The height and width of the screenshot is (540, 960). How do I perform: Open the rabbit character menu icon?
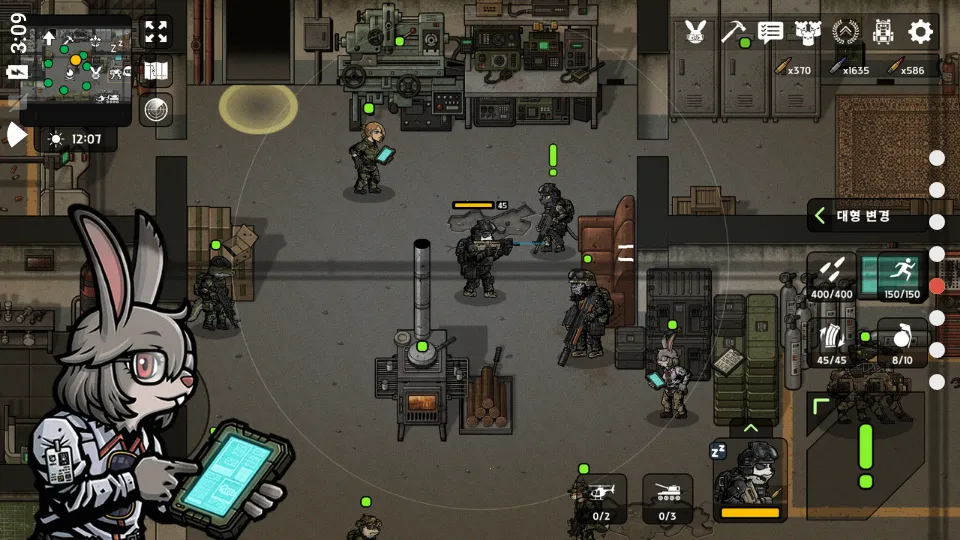pyautogui.click(x=695, y=32)
